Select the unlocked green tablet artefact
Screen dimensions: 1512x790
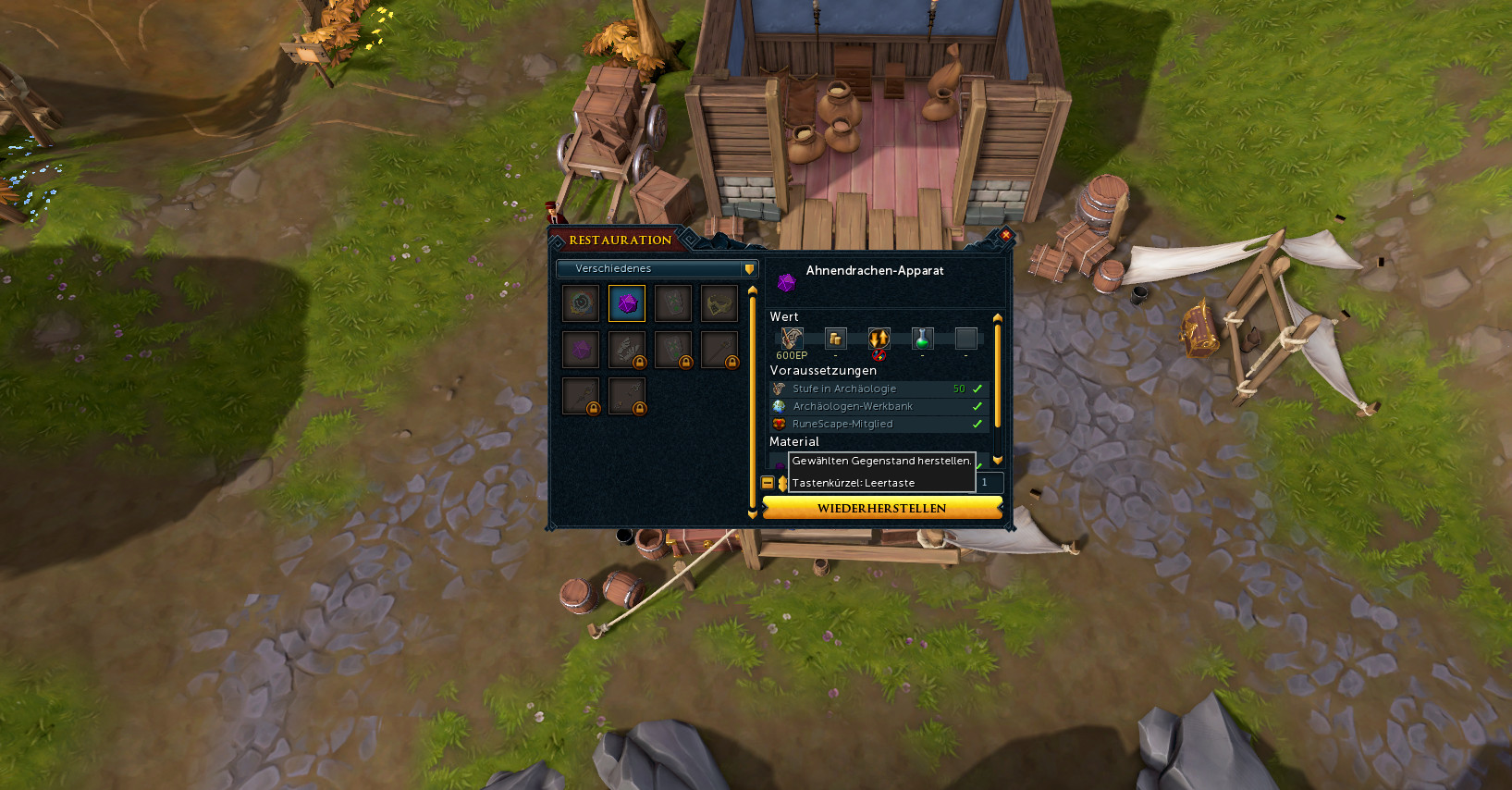[x=673, y=303]
